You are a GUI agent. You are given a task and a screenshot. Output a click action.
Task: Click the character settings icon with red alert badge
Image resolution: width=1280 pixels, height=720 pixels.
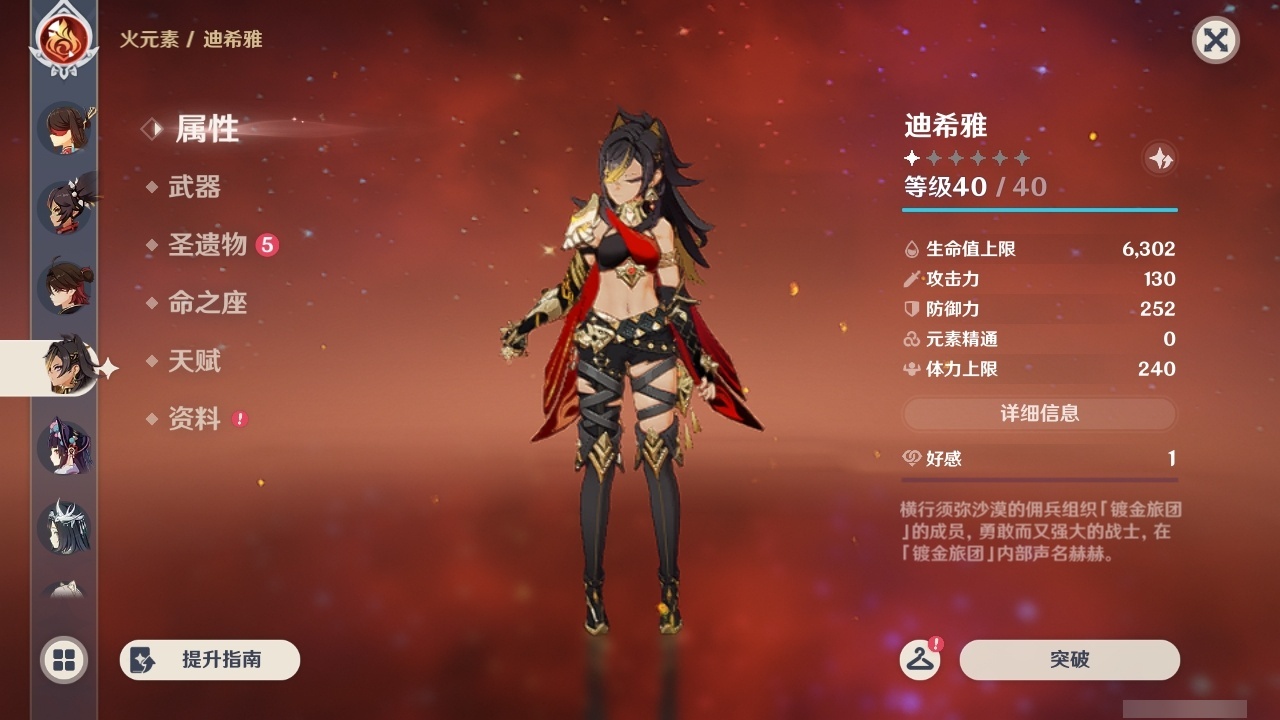tap(922, 660)
